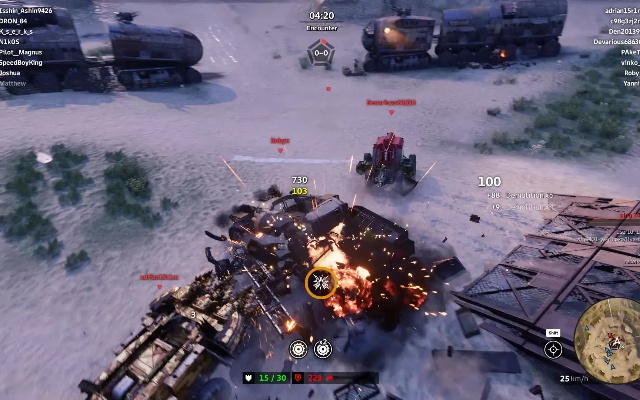Image resolution: width=640 pixels, height=400 pixels.
Task: Click the crosshair target icon beside the minimap
Action: click(x=553, y=349)
